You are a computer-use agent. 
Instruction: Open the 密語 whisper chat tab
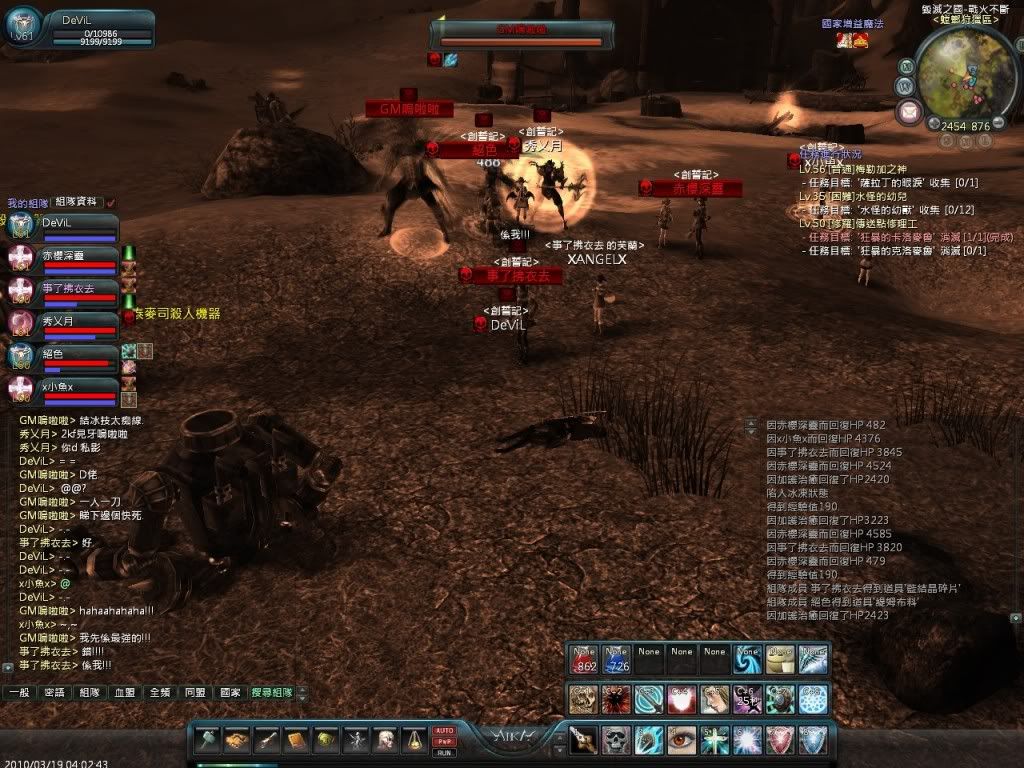pos(54,692)
